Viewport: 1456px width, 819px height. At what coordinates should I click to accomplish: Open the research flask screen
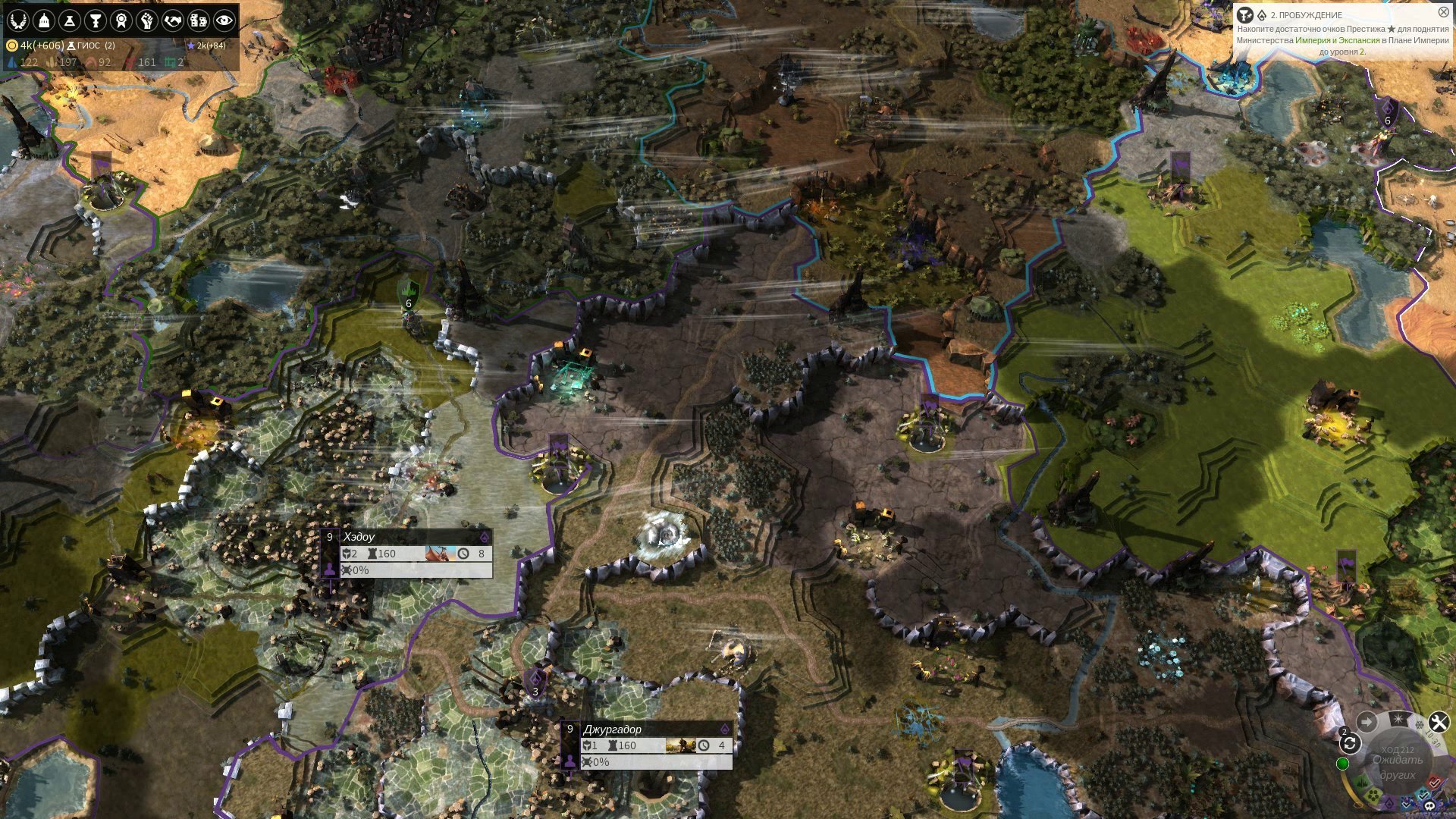(70, 20)
